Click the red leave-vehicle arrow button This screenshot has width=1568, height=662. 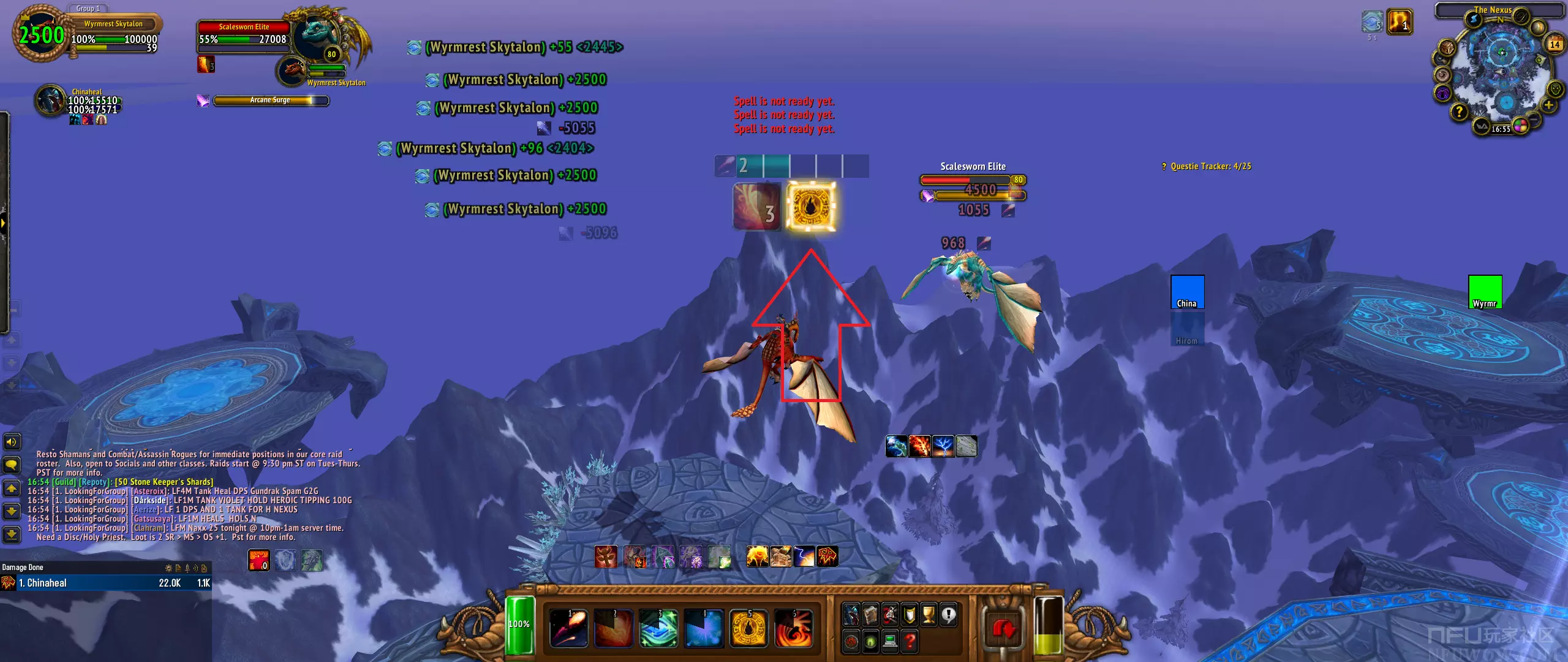(1003, 628)
